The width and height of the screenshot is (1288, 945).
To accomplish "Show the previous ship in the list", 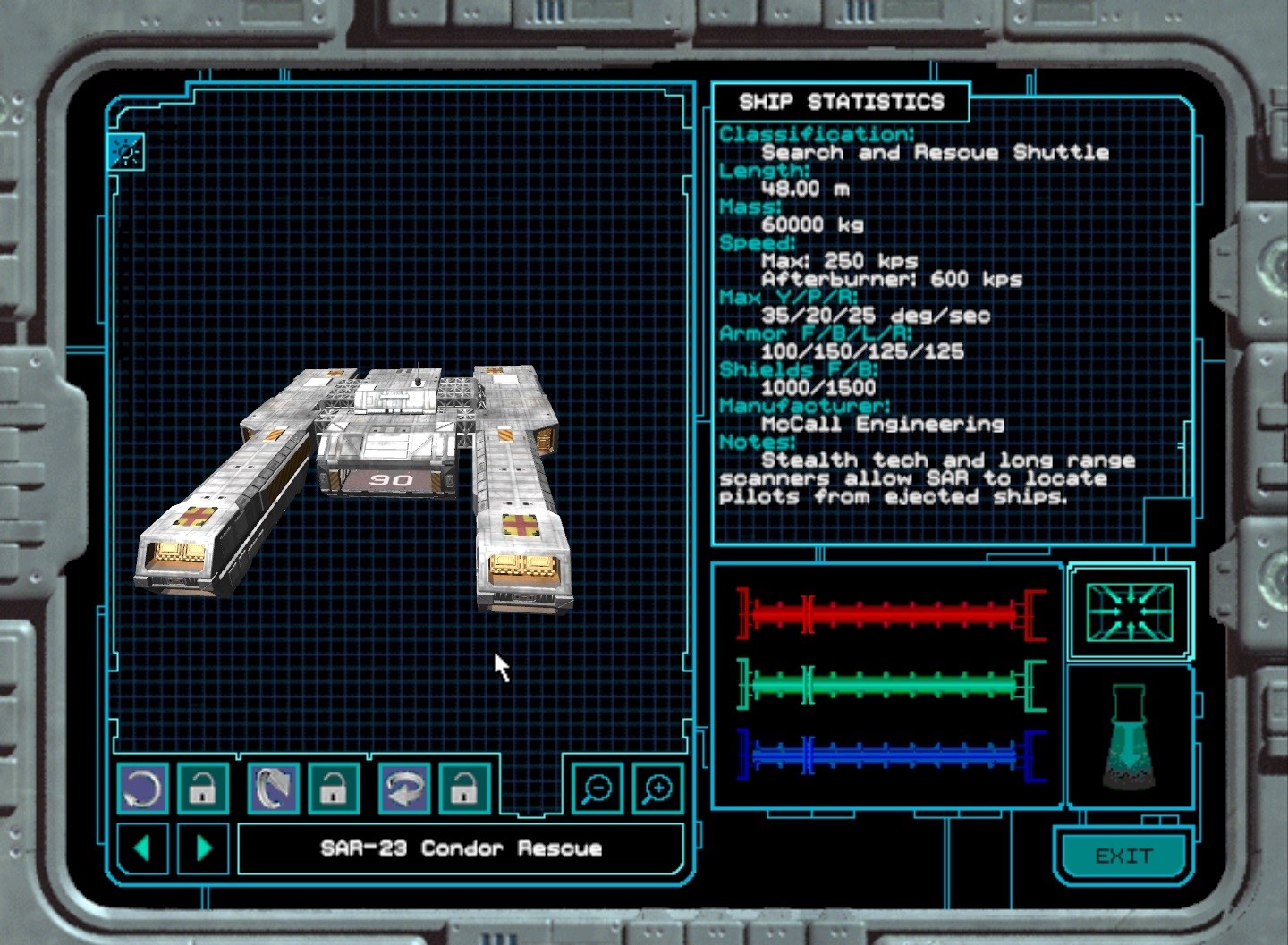I will (x=141, y=848).
